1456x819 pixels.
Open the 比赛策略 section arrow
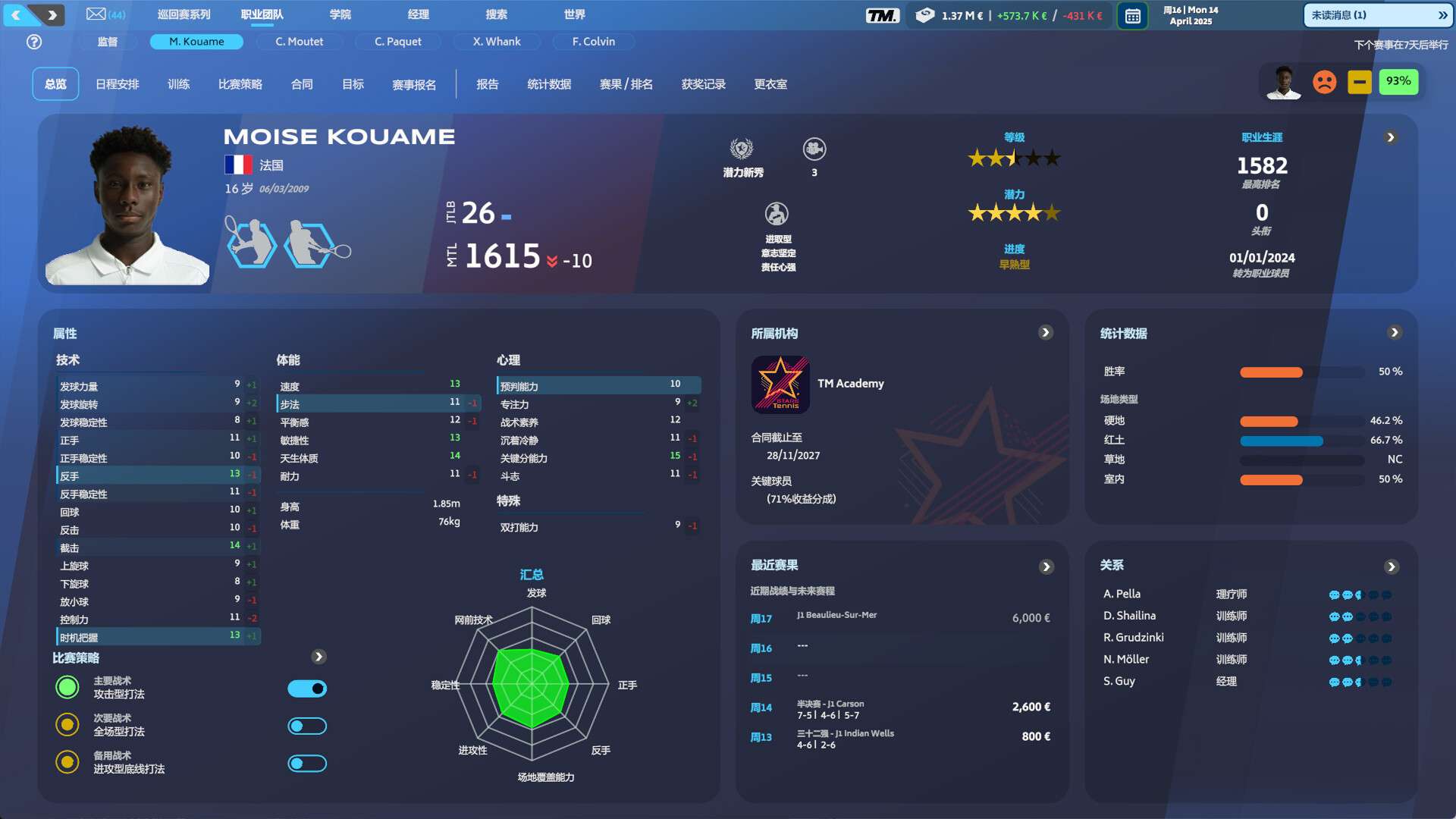click(x=318, y=657)
